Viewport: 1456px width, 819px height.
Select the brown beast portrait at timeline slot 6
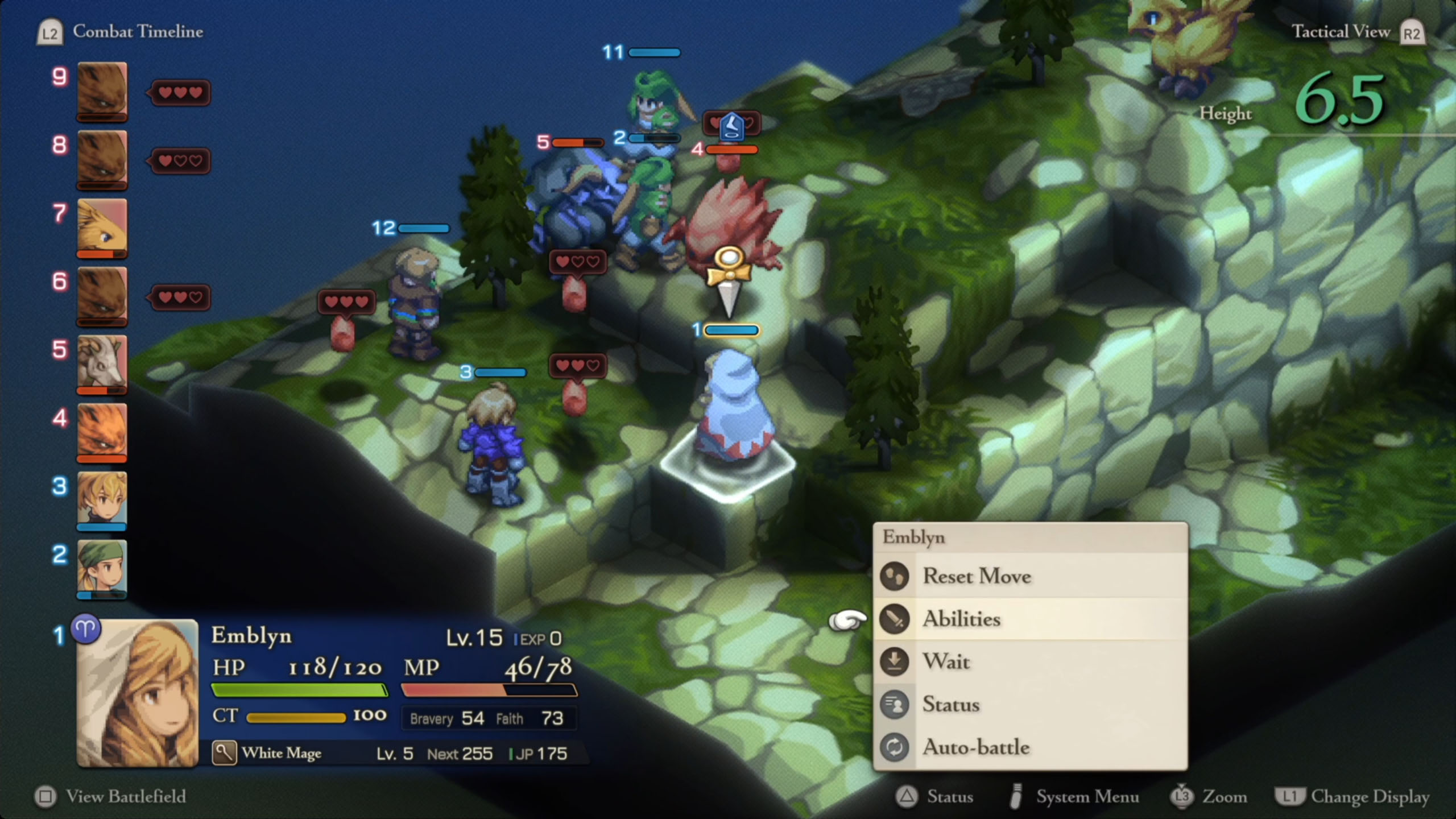[102, 296]
